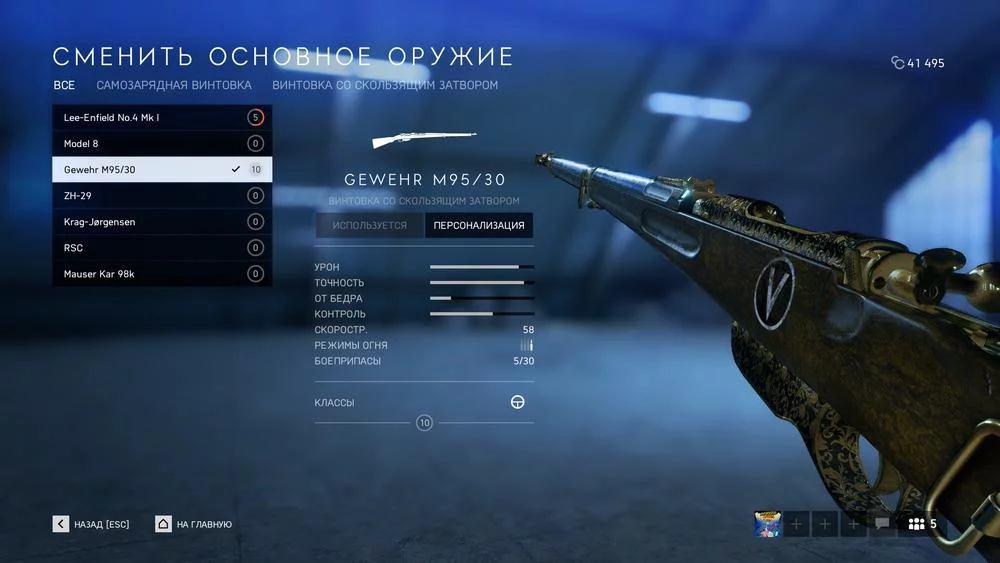Switch to the ВСЕ filter tab
1000x563 pixels.
(x=64, y=86)
